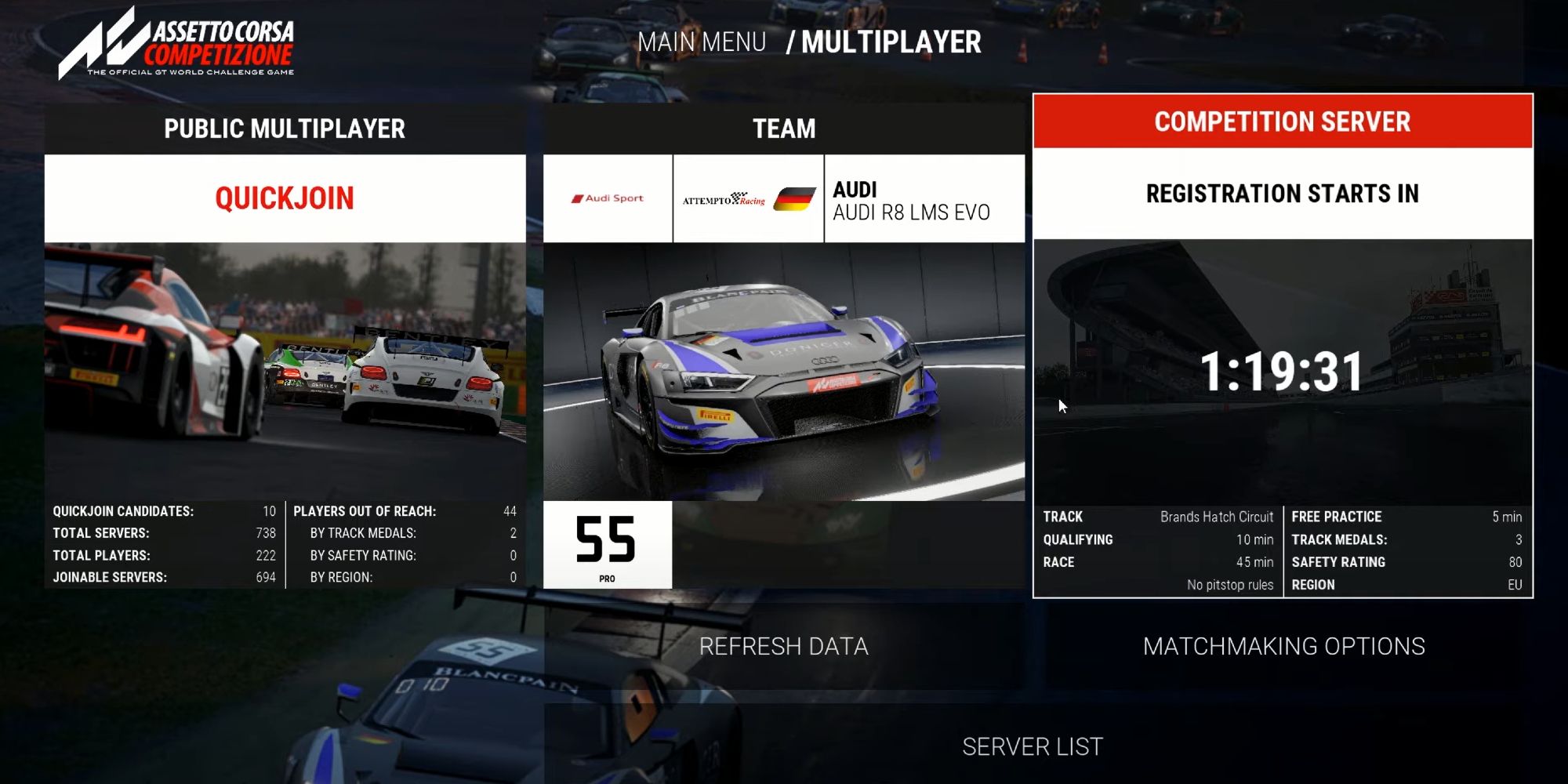Screen dimensions: 1568x784
Task: Open the Public Multiplayer race thumbnail
Action: pyautogui.click(x=285, y=372)
